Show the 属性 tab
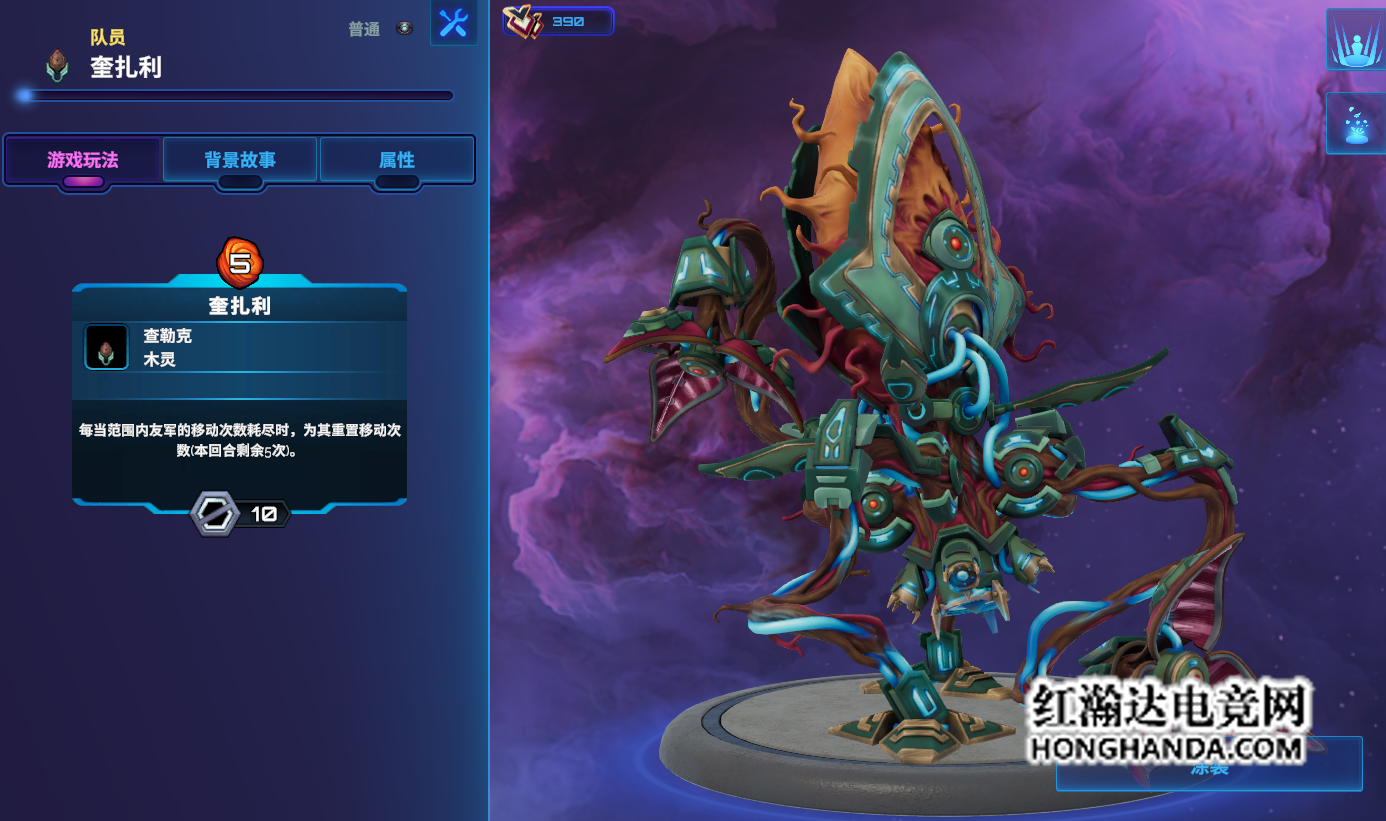1386x821 pixels. coord(397,160)
